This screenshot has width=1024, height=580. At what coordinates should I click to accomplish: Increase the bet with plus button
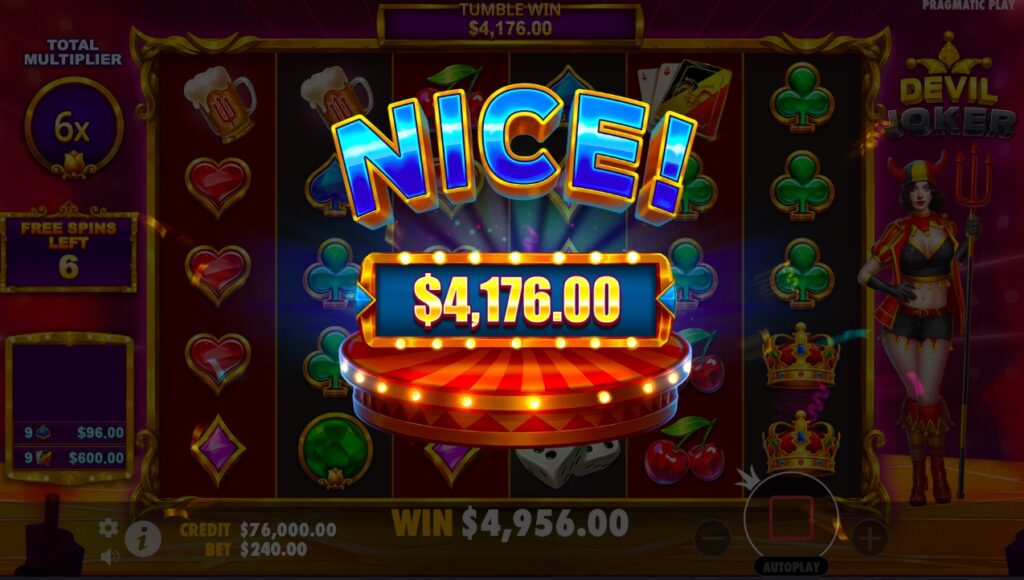point(869,539)
